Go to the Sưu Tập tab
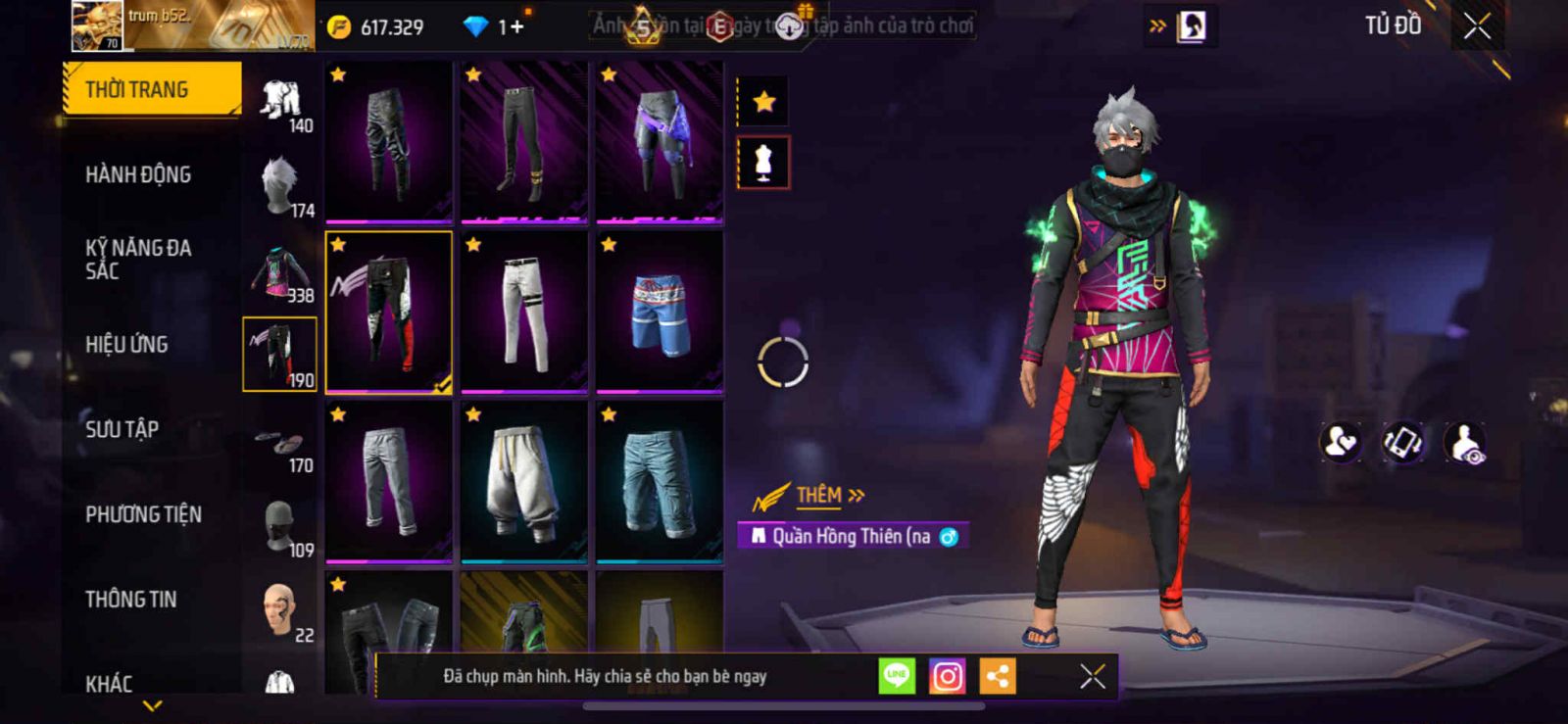Screen dimensions: 1568x724 pyautogui.click(x=122, y=429)
